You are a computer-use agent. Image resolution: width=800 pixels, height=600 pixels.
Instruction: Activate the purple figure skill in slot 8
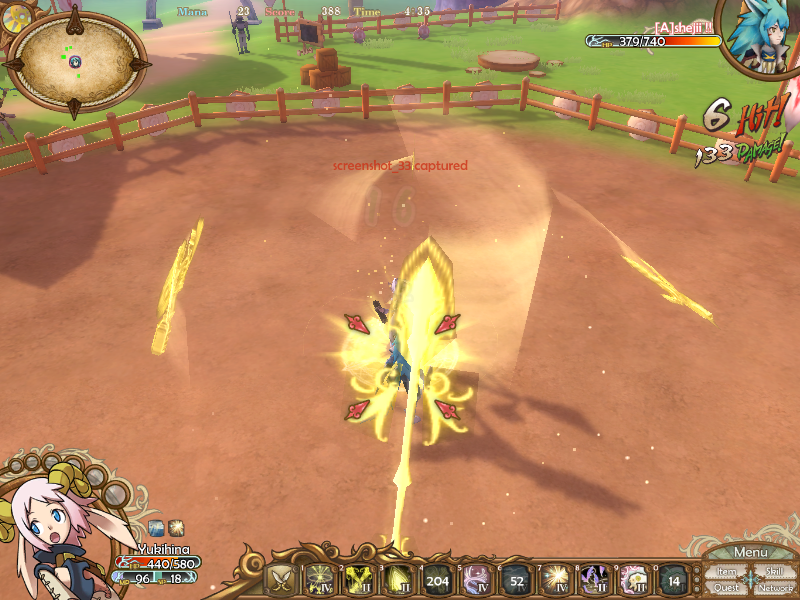pyautogui.click(x=594, y=580)
